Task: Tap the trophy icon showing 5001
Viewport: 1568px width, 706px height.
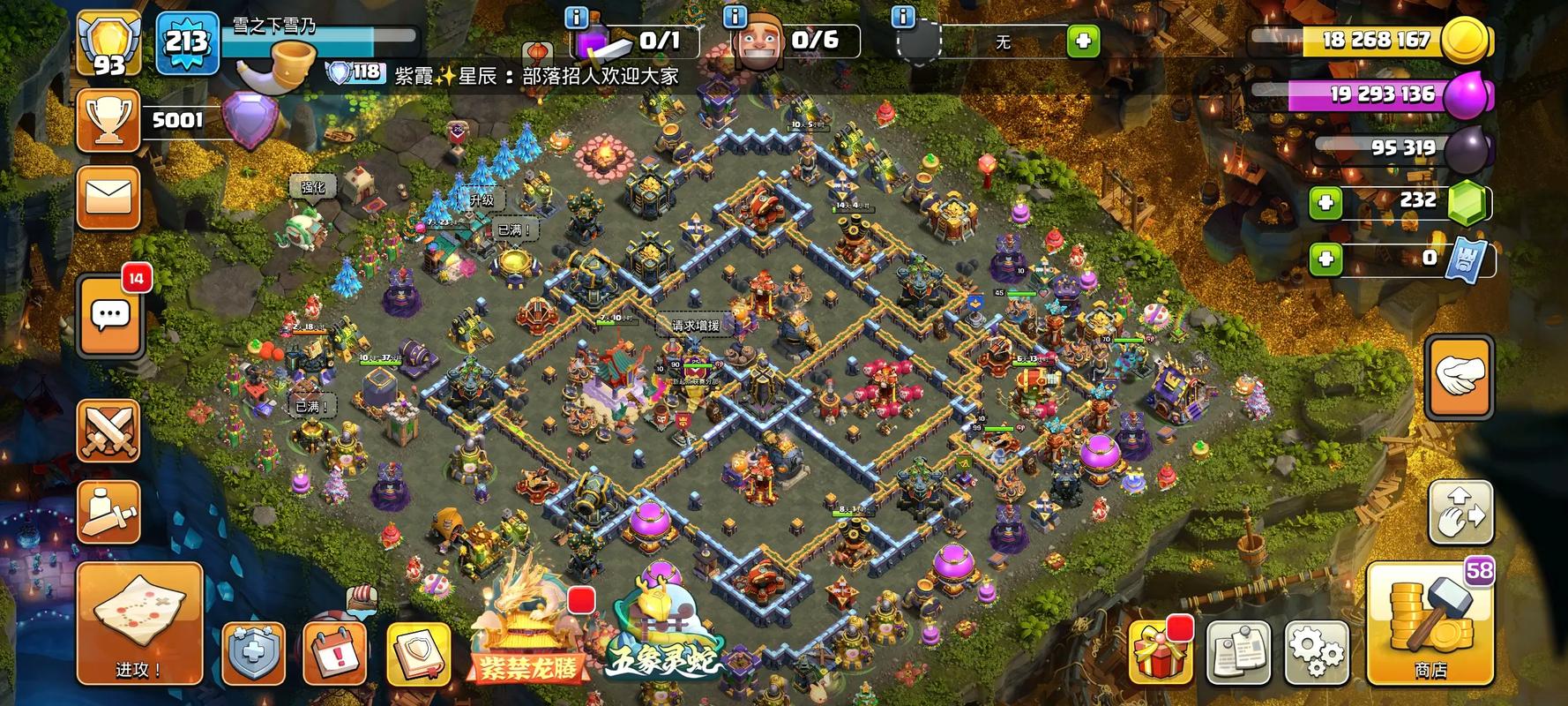Action: (109, 120)
